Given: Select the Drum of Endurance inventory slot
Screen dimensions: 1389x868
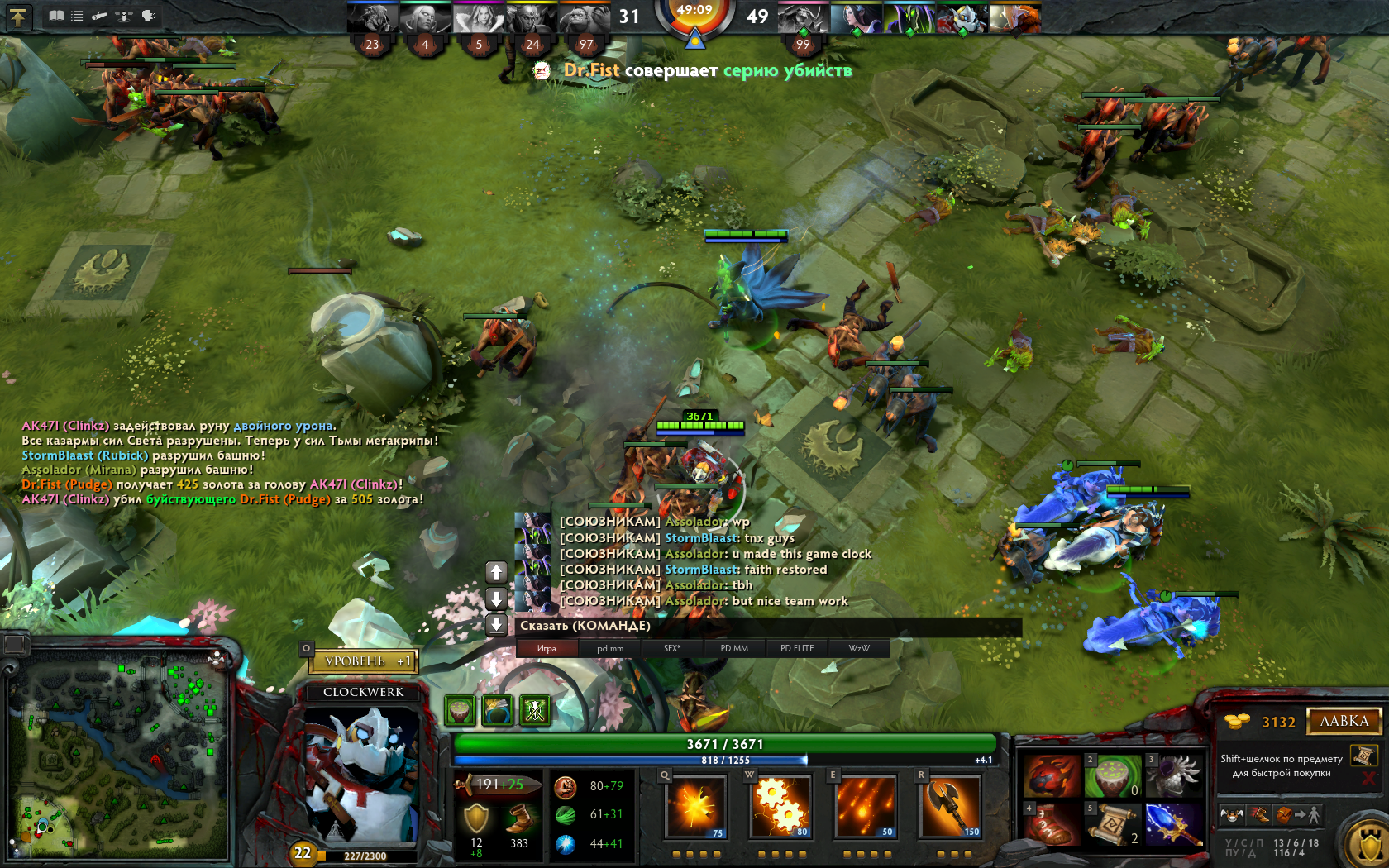Looking at the screenshot, I should (x=1112, y=776).
